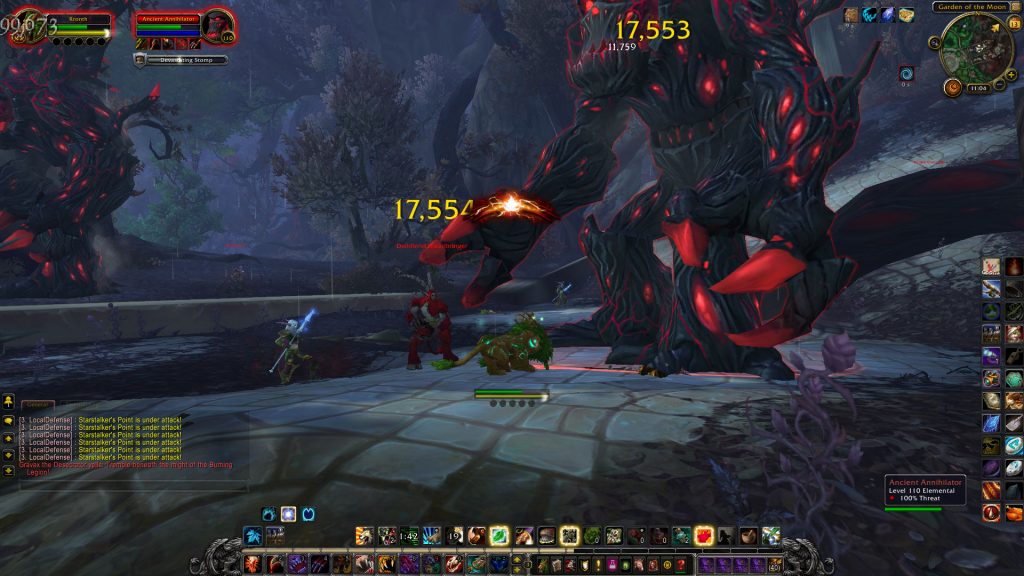Select the Ancient Annihilator target portrait
Image resolution: width=1024 pixels, height=576 pixels.
(x=219, y=26)
